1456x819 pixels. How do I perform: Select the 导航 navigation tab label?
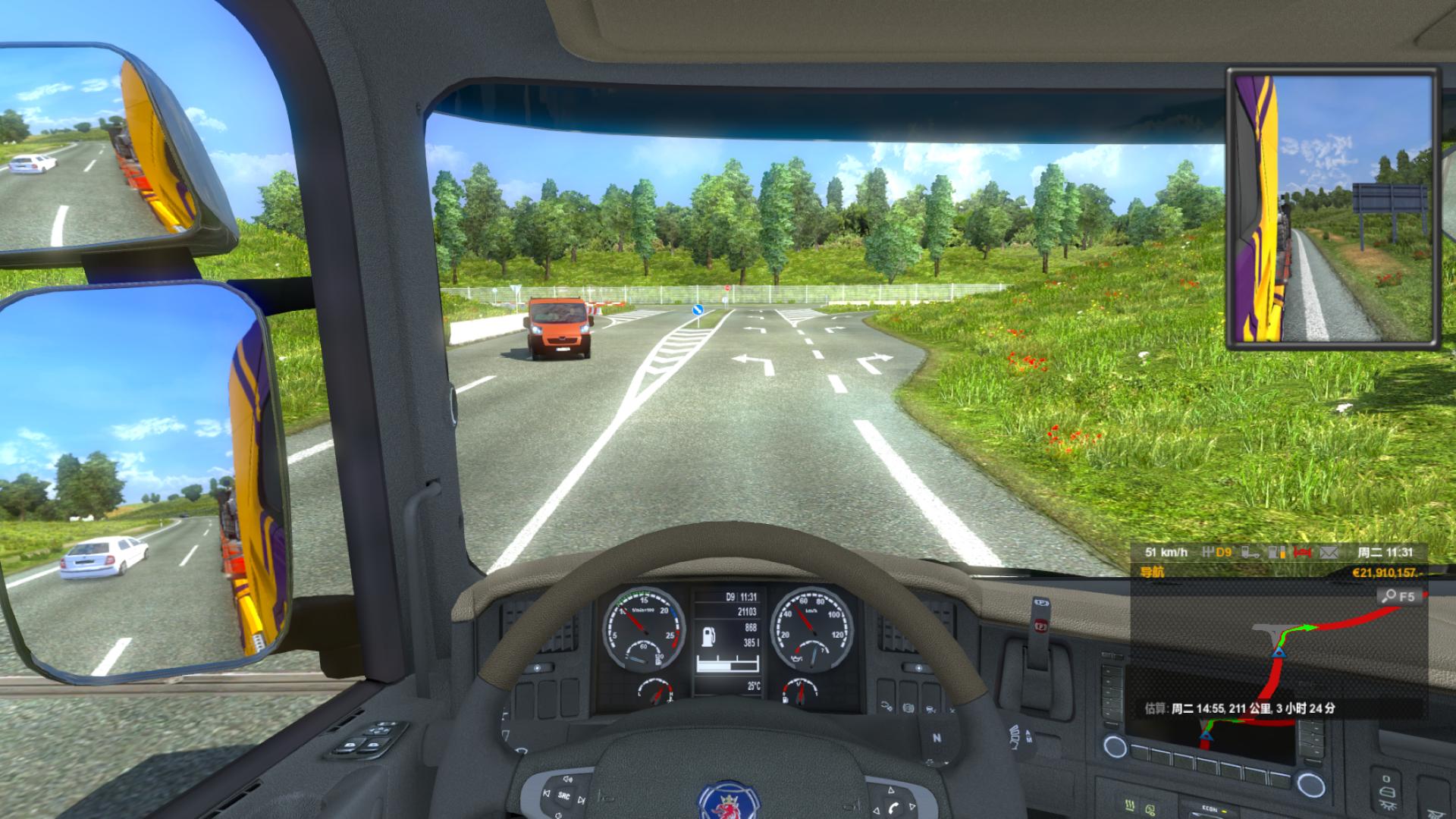click(1152, 573)
